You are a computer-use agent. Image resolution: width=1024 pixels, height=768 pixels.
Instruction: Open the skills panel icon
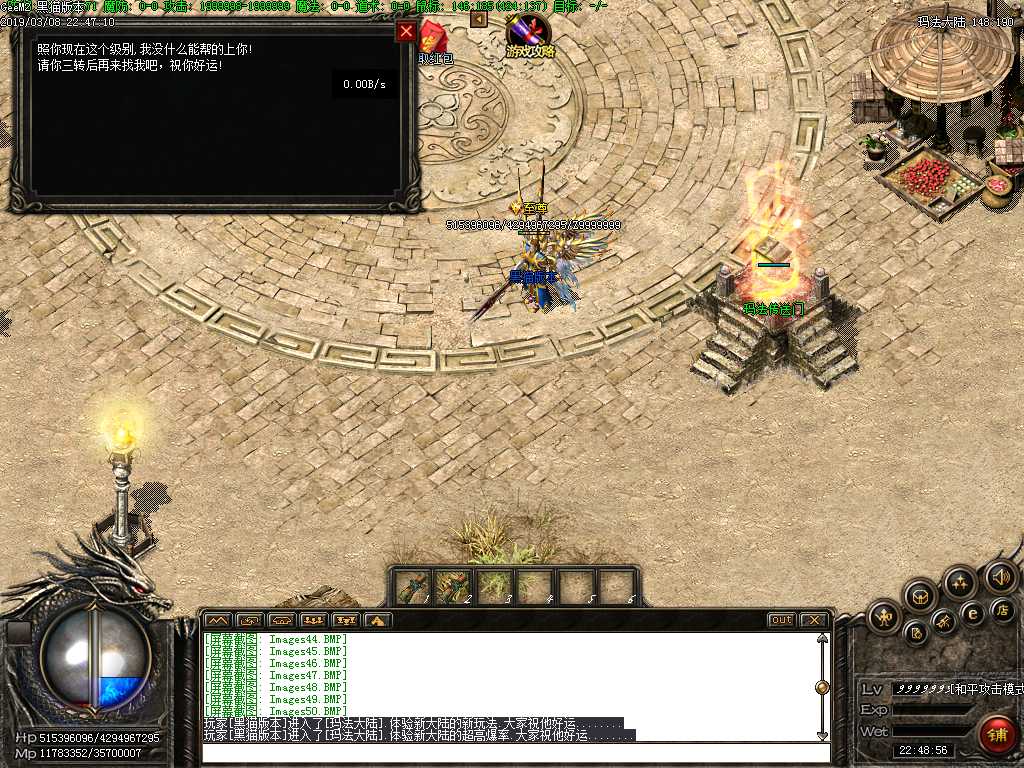[960, 582]
